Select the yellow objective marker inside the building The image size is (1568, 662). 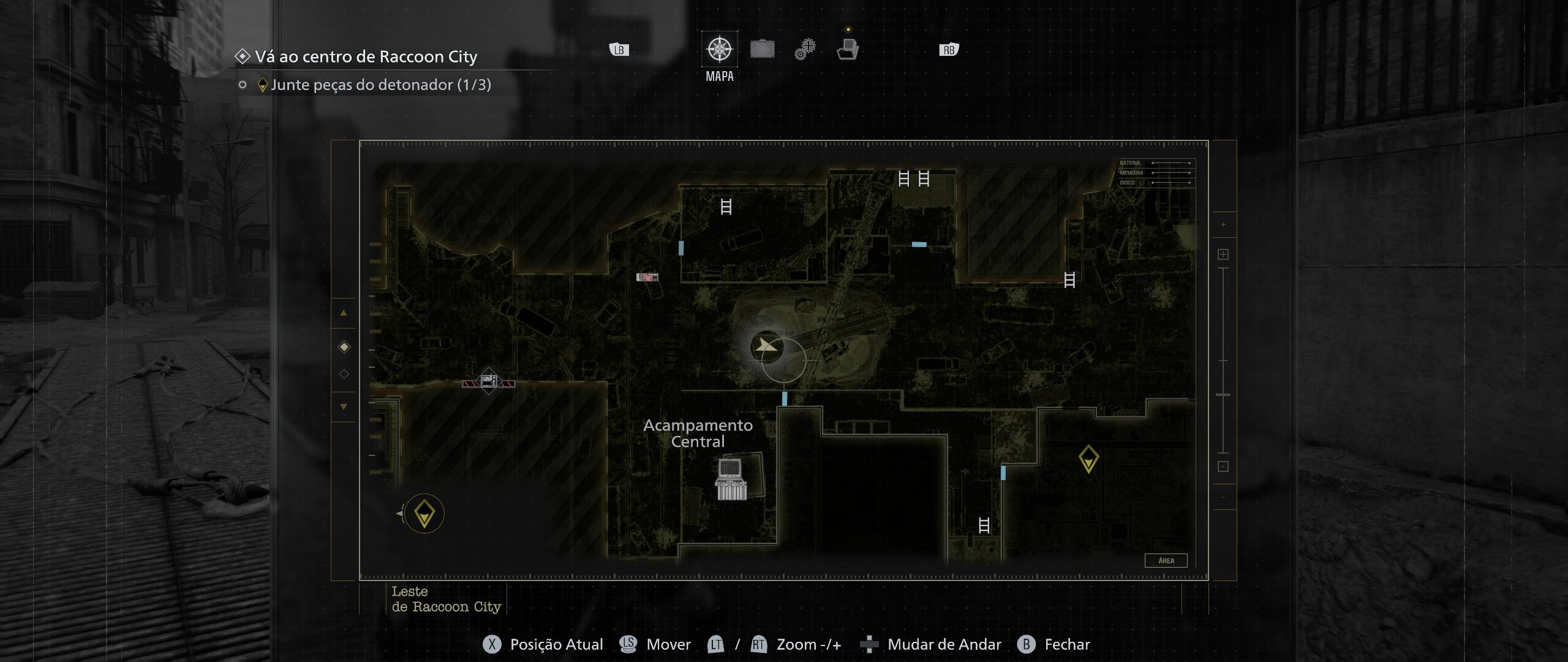click(1088, 458)
